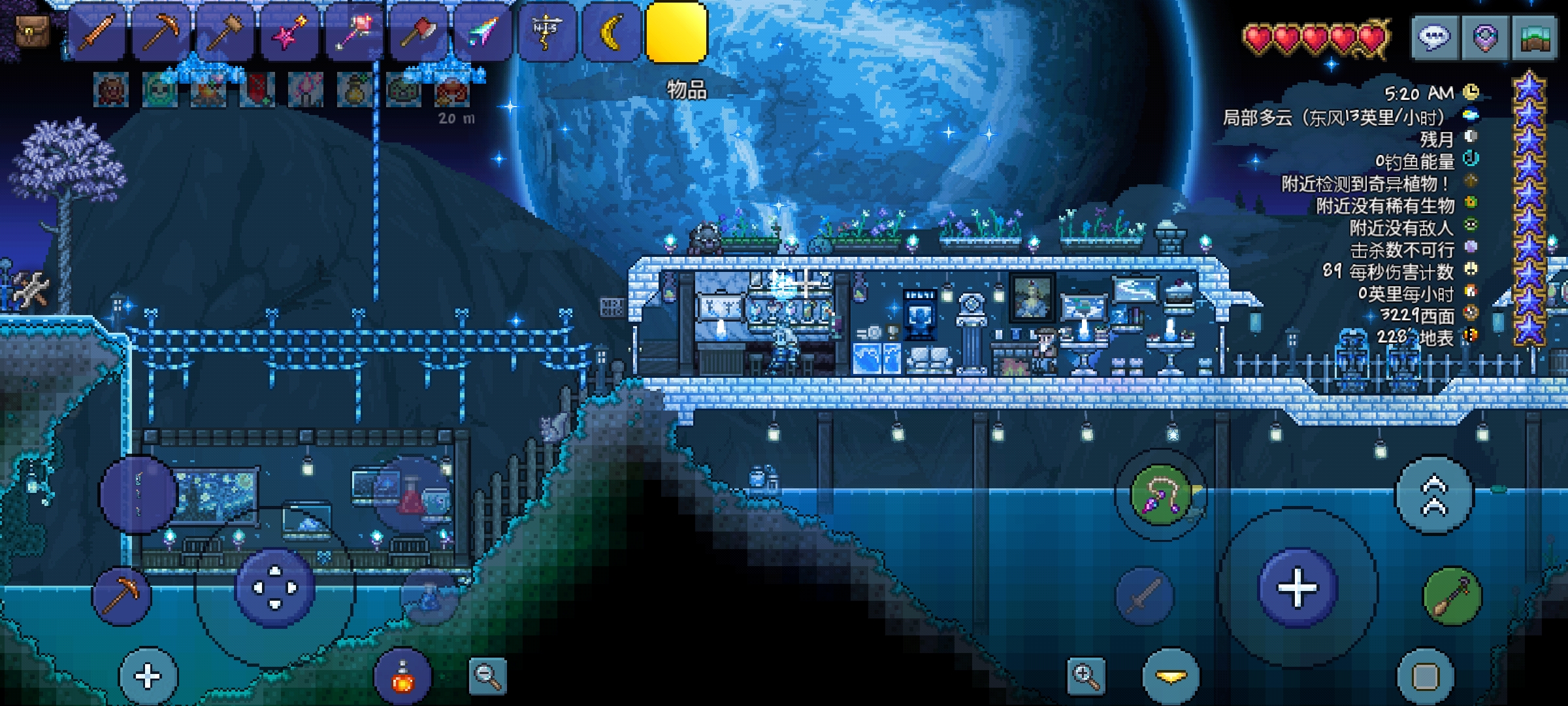Choose the pickaxe in the hotbar
1568x706 pixels.
[x=161, y=31]
